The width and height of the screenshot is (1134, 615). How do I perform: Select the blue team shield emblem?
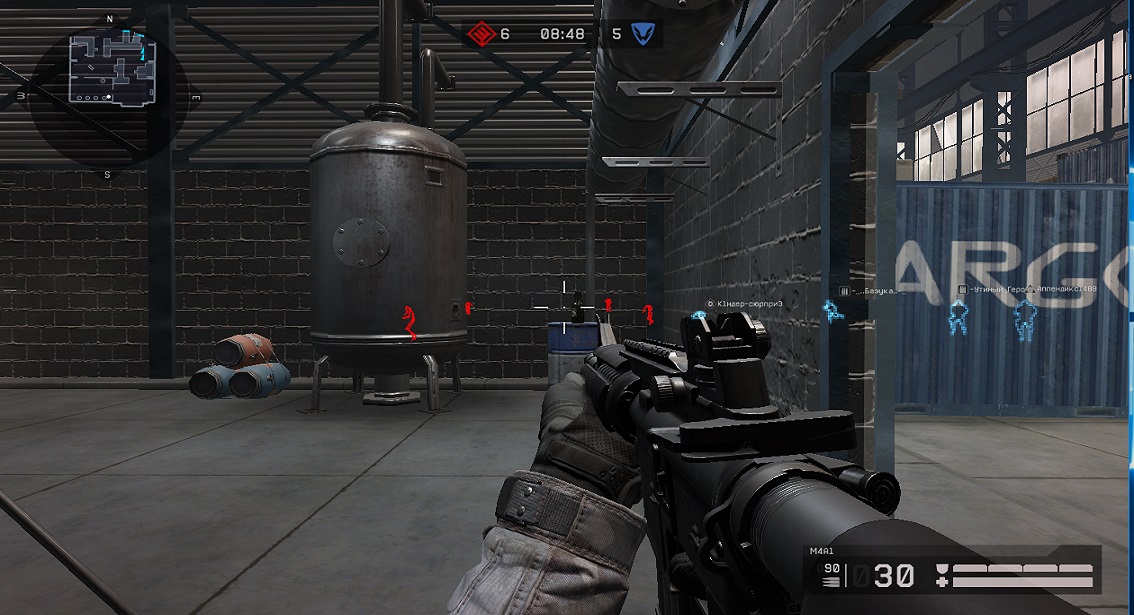645,34
